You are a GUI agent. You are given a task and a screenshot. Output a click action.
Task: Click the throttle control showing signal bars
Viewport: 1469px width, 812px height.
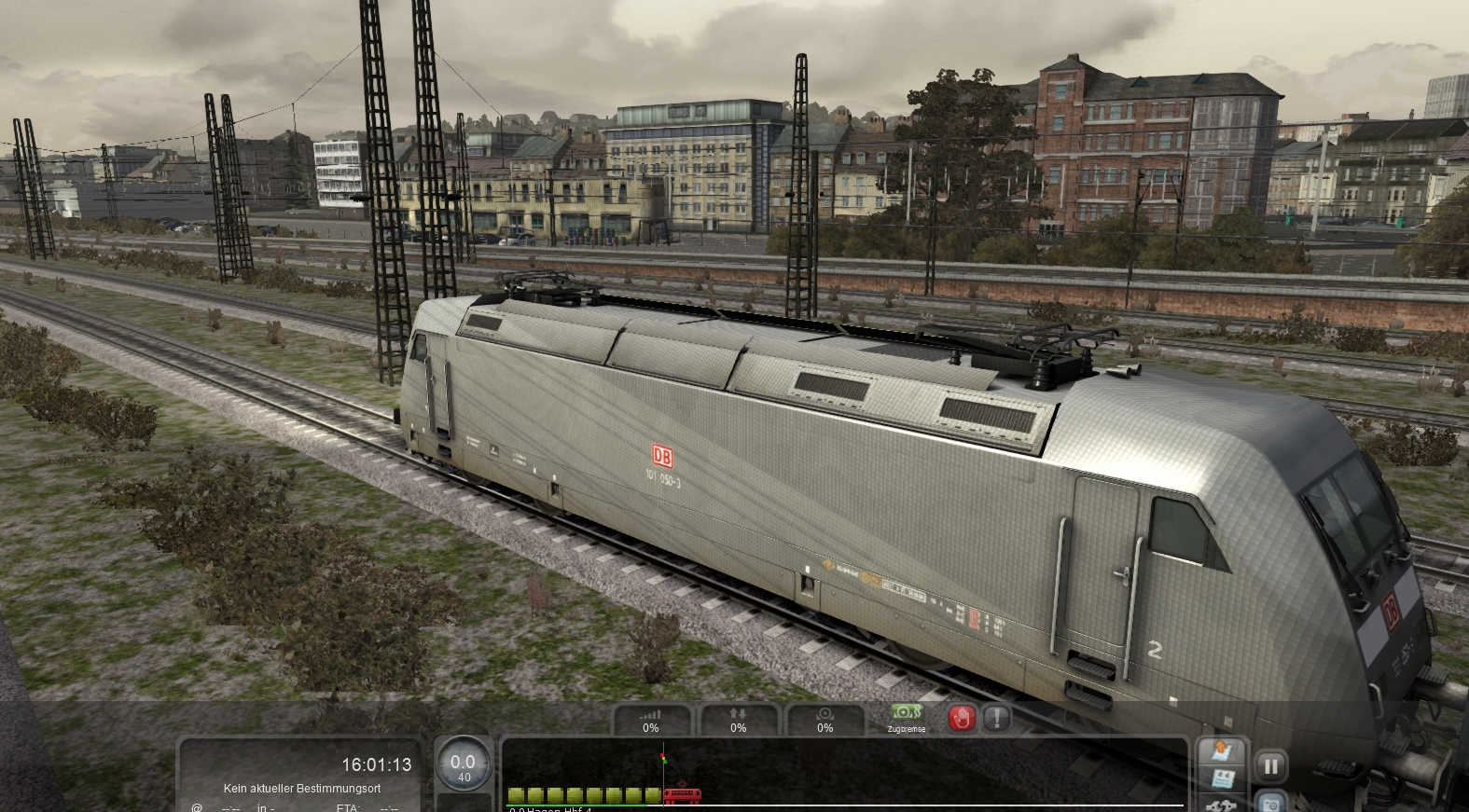tap(651, 720)
